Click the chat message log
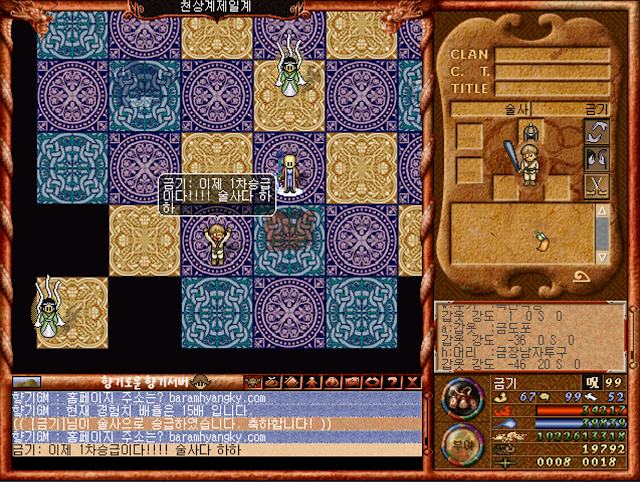 215,423
